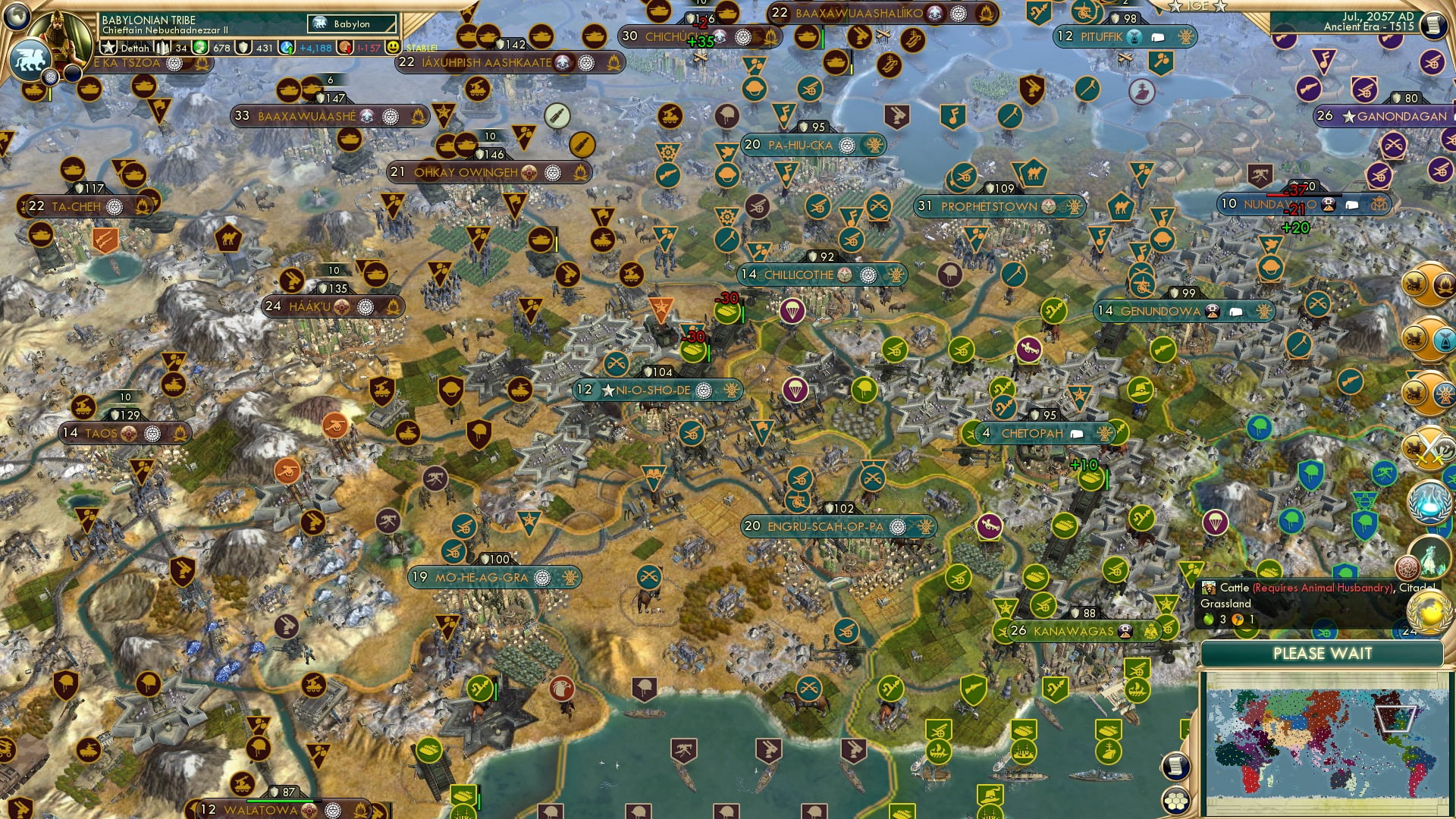The image size is (1456, 819).
Task: Select the TA-CHEH city banner
Action: pos(76,205)
